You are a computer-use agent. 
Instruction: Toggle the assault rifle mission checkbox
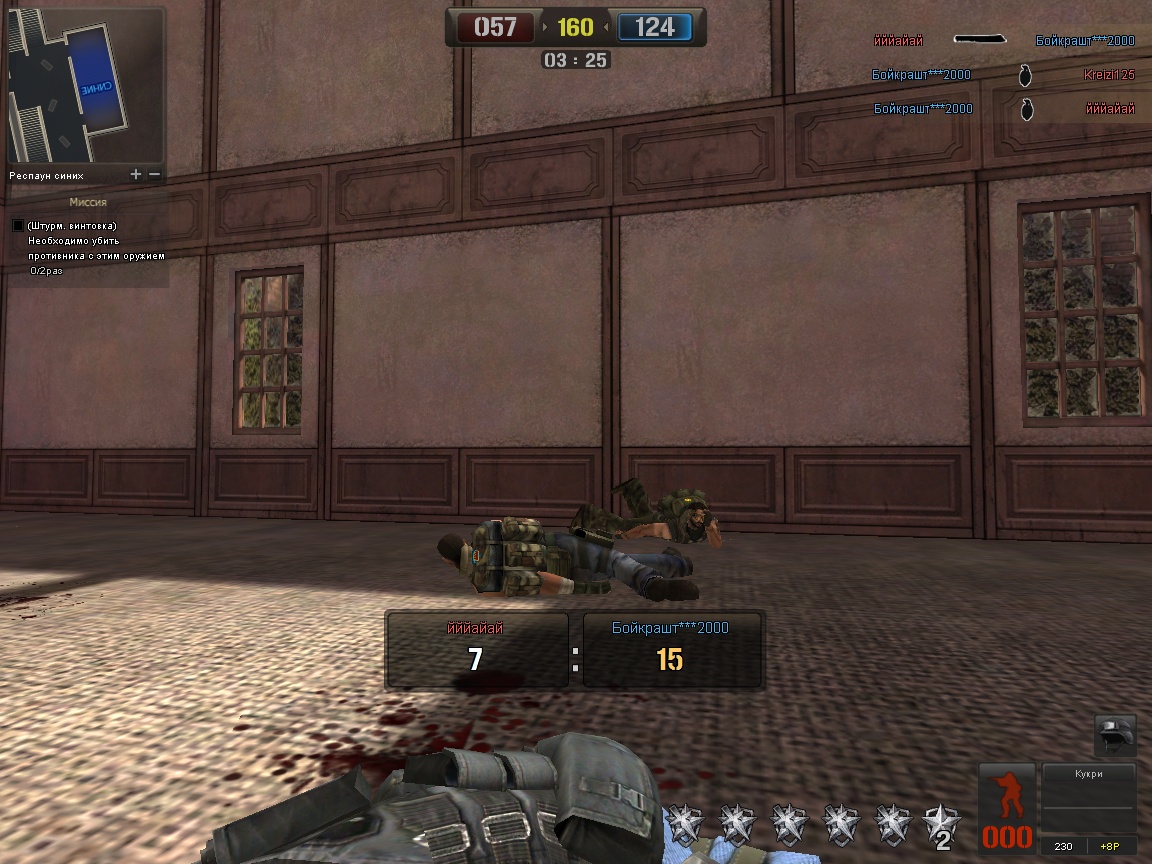pyautogui.click(x=18, y=226)
